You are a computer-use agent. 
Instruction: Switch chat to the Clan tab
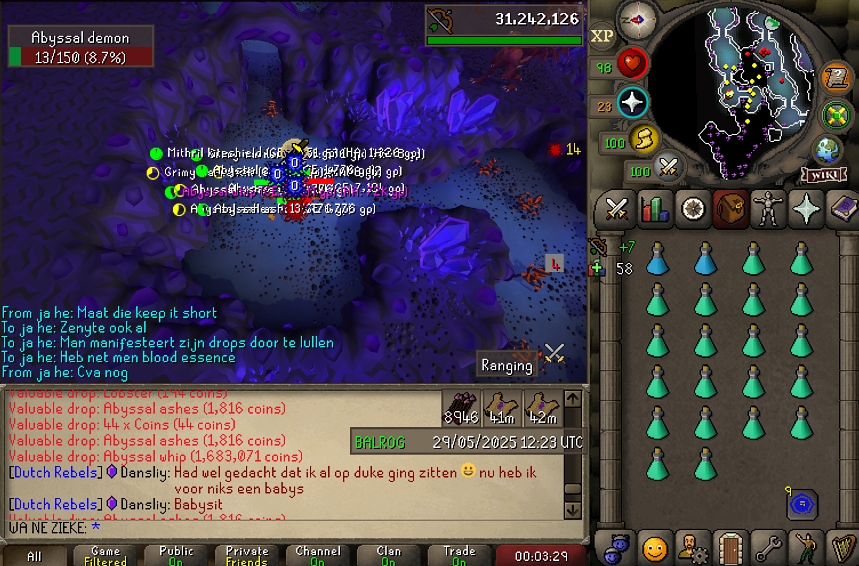[389, 555]
